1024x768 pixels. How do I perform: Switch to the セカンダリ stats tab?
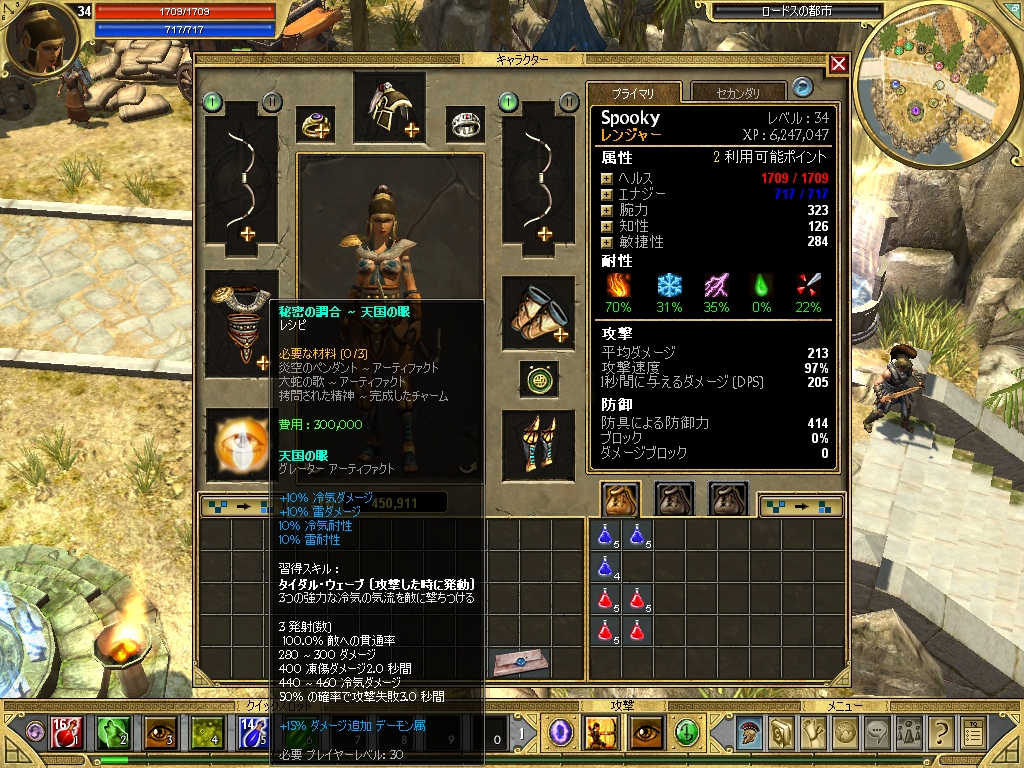pos(737,93)
